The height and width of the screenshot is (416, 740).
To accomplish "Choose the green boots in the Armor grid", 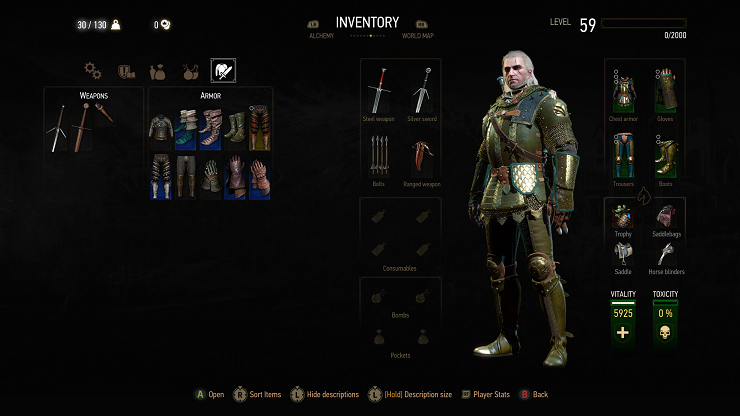I will 234,127.
